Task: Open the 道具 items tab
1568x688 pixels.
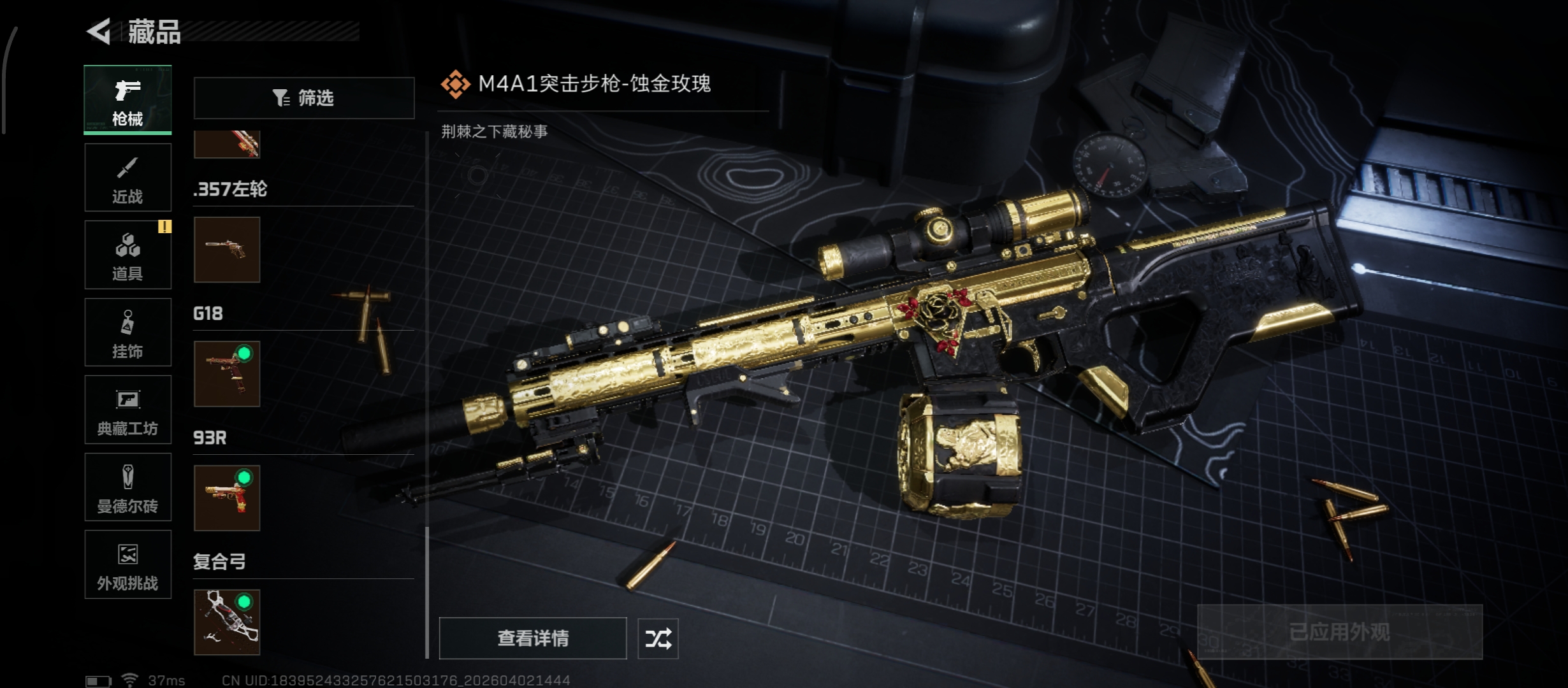Action: (127, 255)
